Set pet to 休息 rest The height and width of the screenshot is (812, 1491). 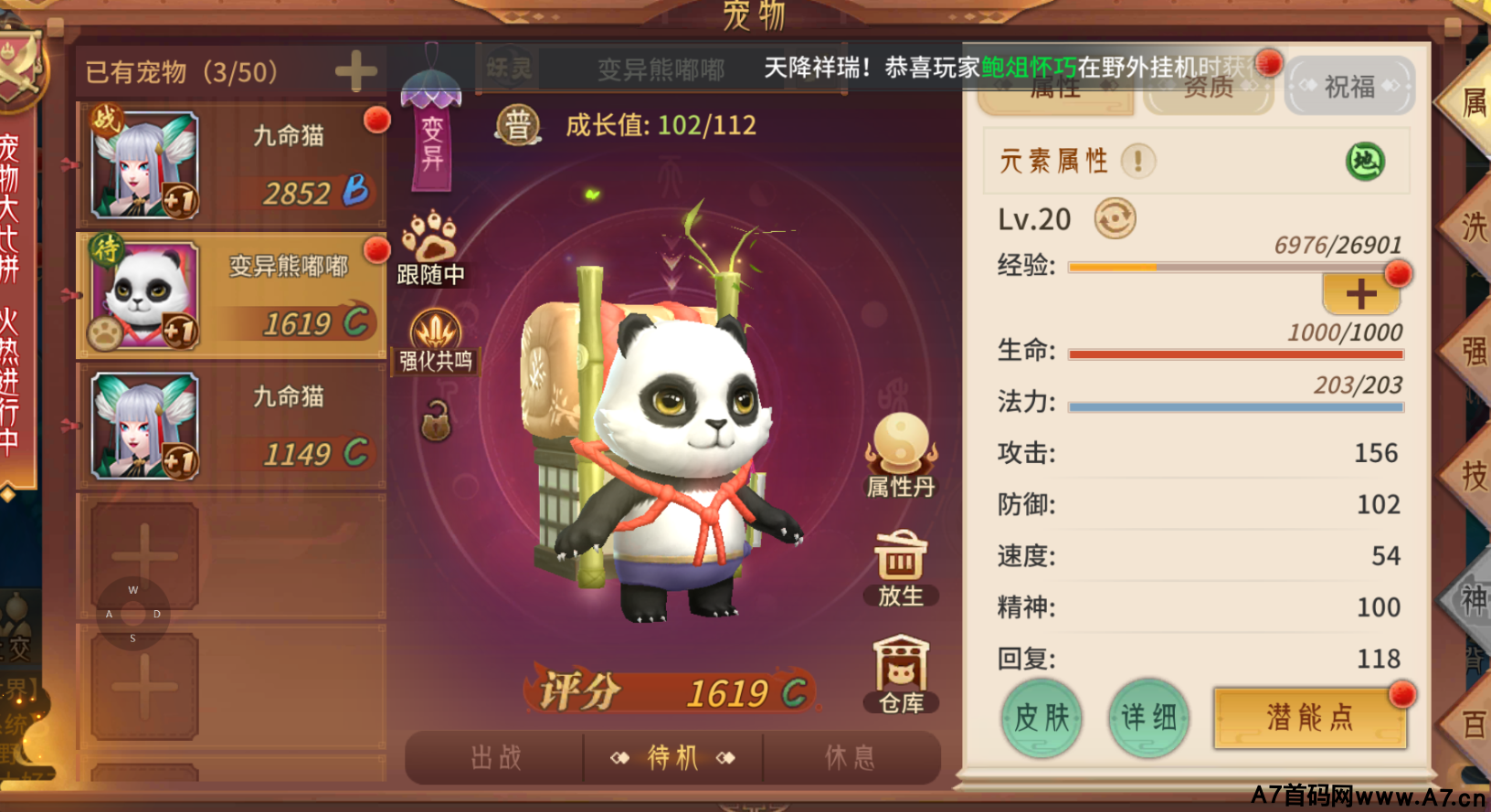[850, 757]
